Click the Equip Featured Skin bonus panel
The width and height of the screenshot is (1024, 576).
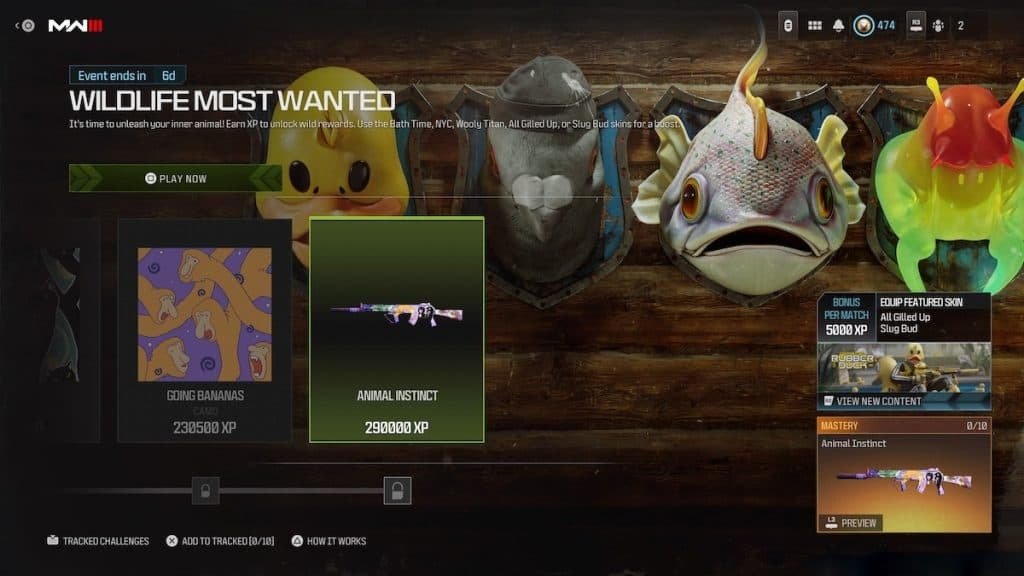point(903,316)
